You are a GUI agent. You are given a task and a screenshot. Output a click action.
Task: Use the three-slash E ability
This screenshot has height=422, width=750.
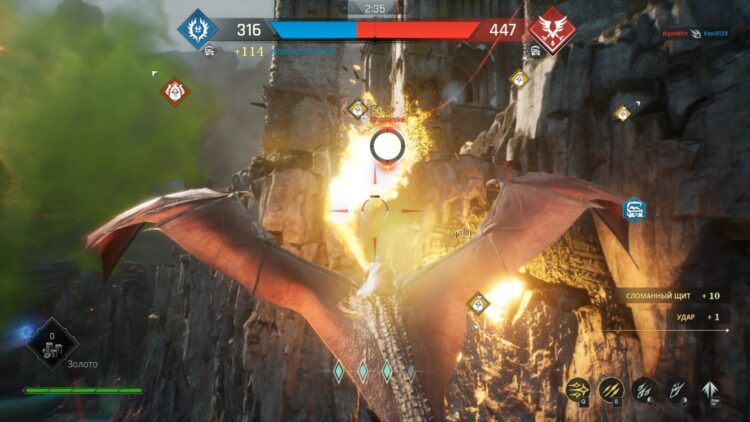pyautogui.click(x=611, y=388)
